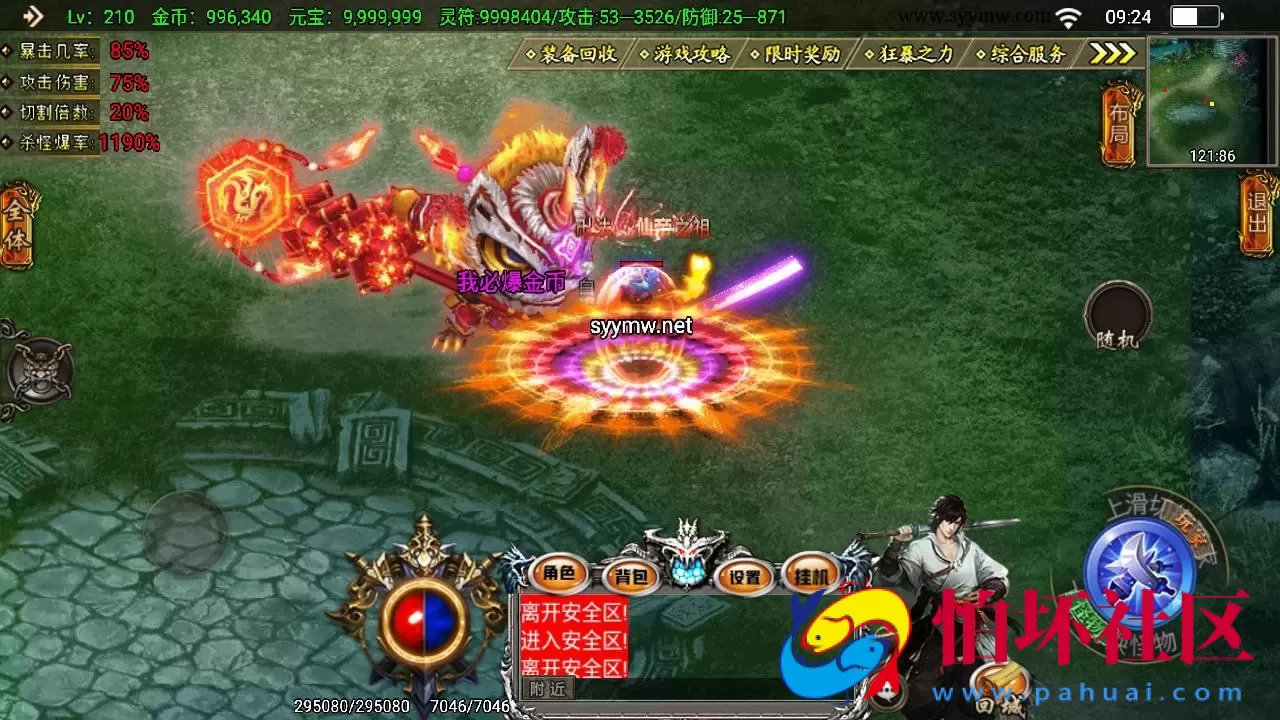Viewport: 1280px width, 720px height.
Task: Switch to the 游戏攻略 game guide tab
Action: click(693, 55)
